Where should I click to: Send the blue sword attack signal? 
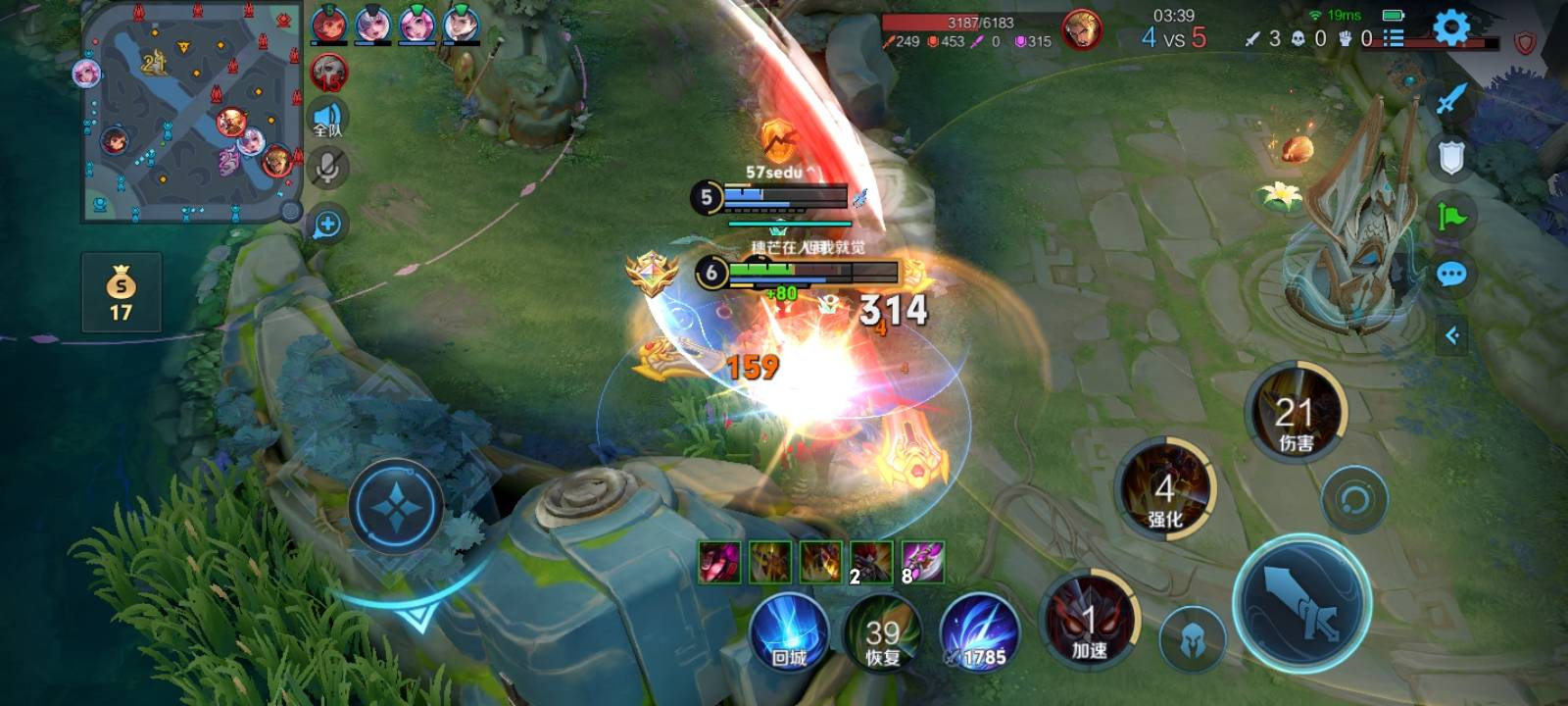[1451, 98]
